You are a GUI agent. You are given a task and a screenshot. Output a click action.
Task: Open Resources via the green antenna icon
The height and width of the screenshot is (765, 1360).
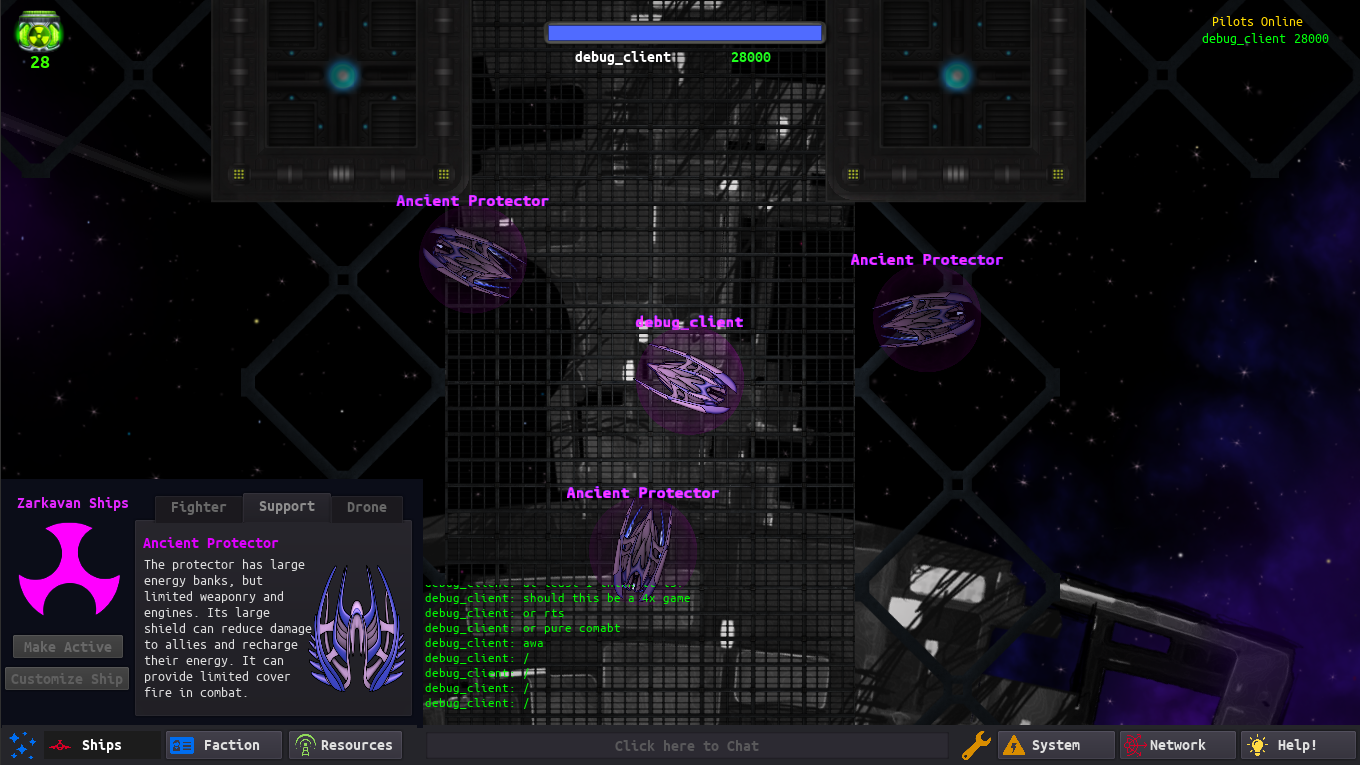point(303,744)
